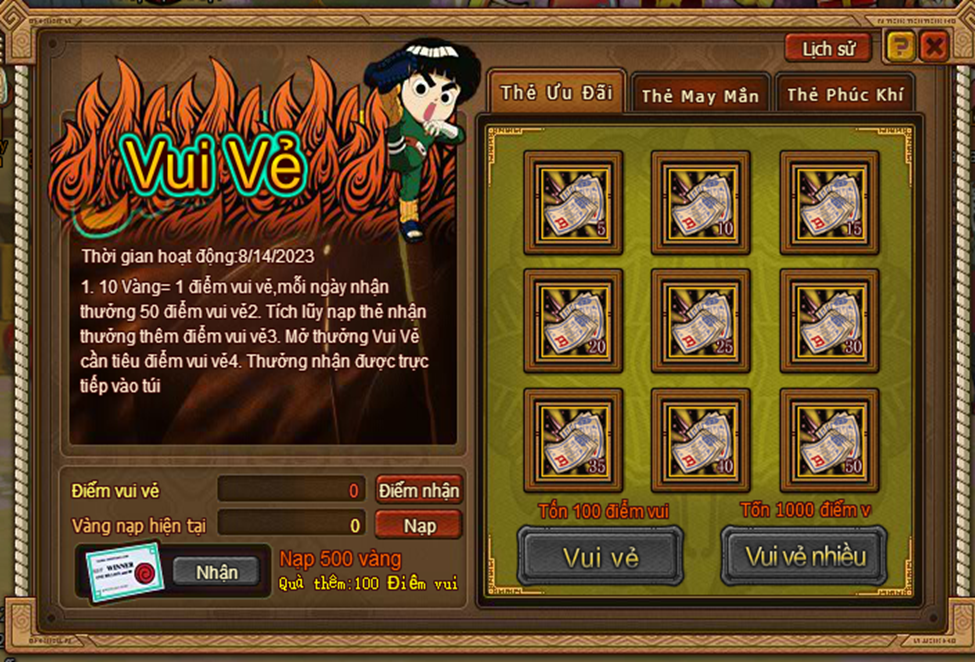Pick the ticket reward numbered 15

(x=829, y=201)
